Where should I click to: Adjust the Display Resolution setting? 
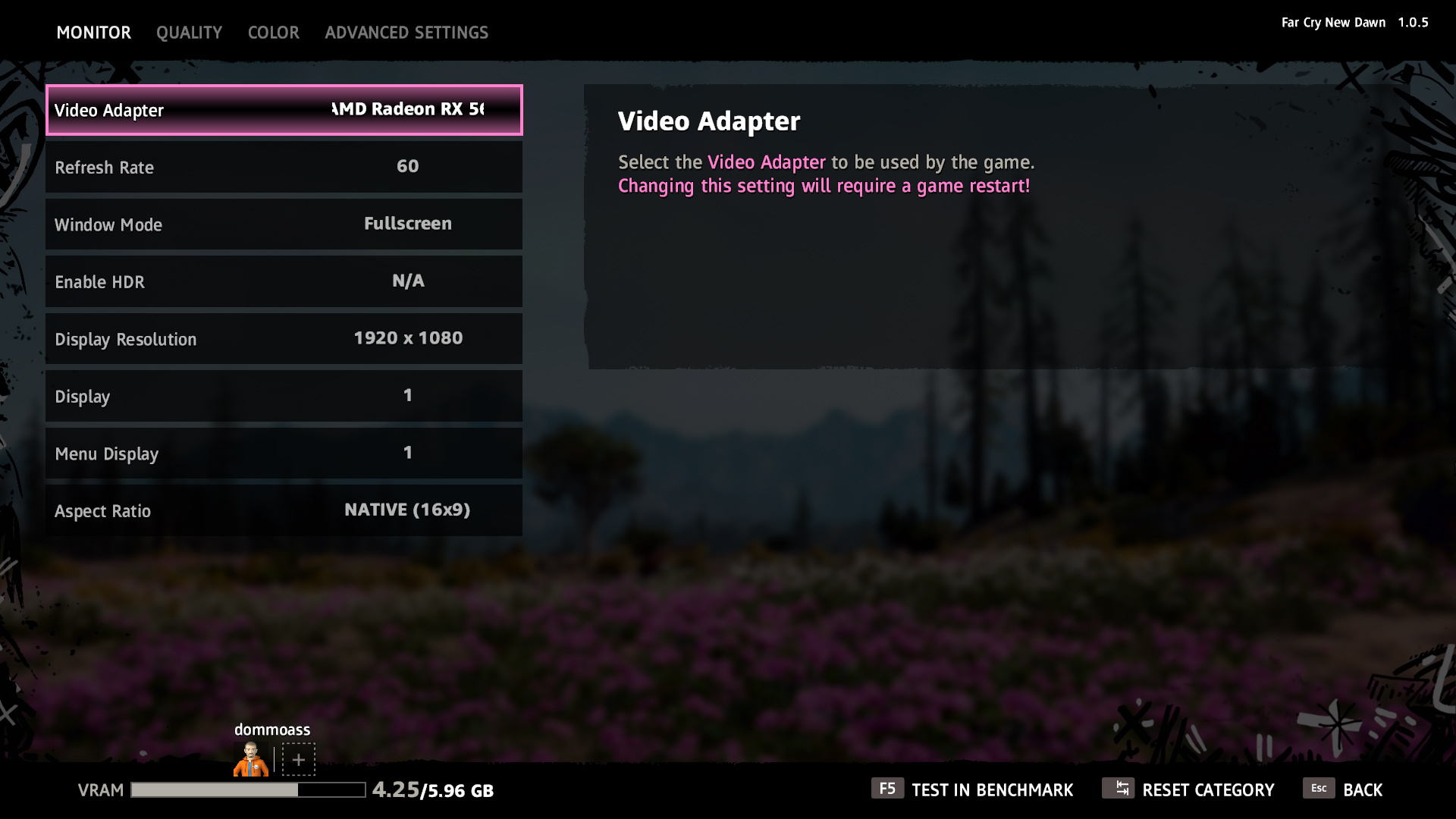pos(284,339)
